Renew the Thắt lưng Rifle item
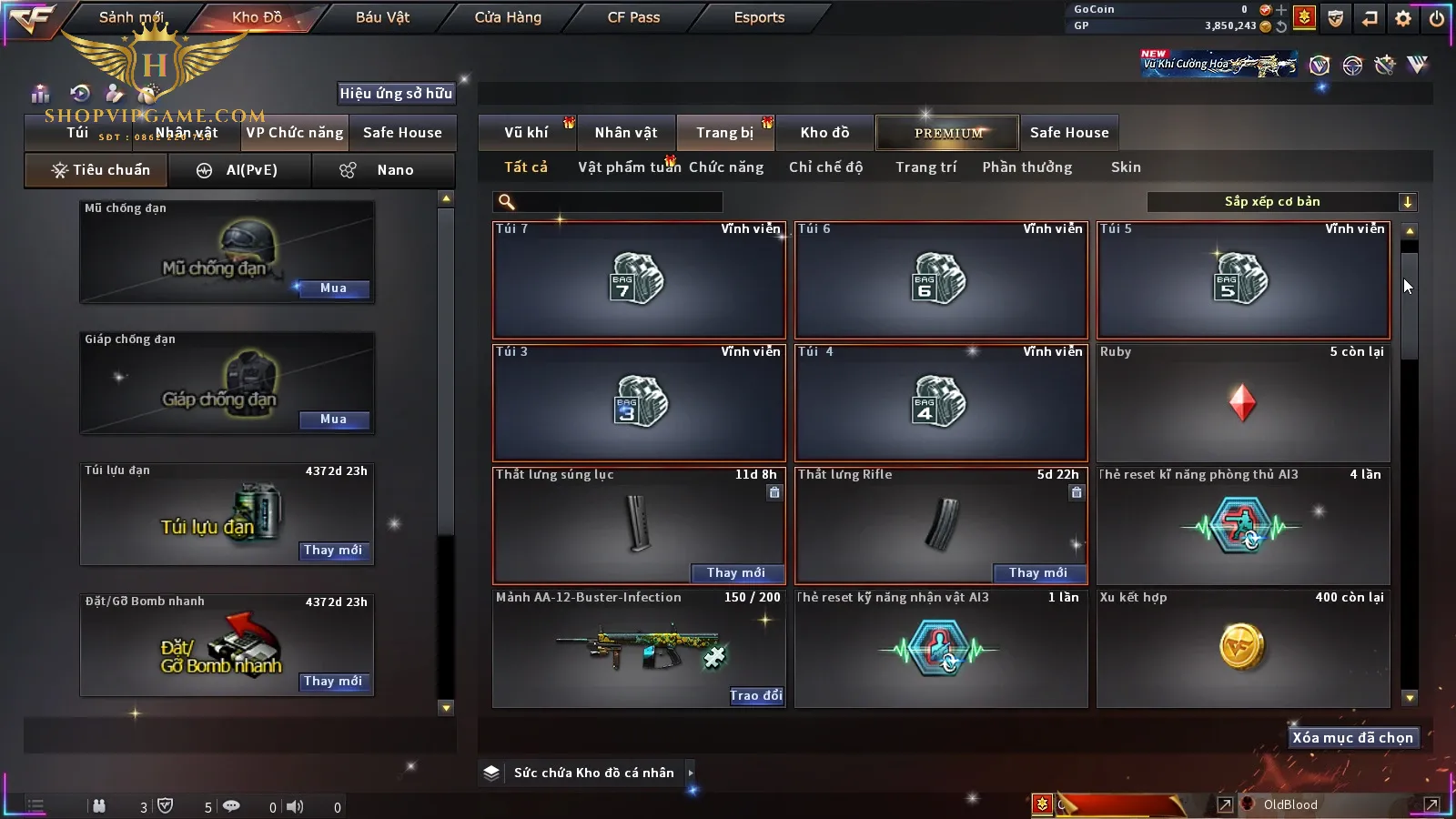 coord(1037,572)
